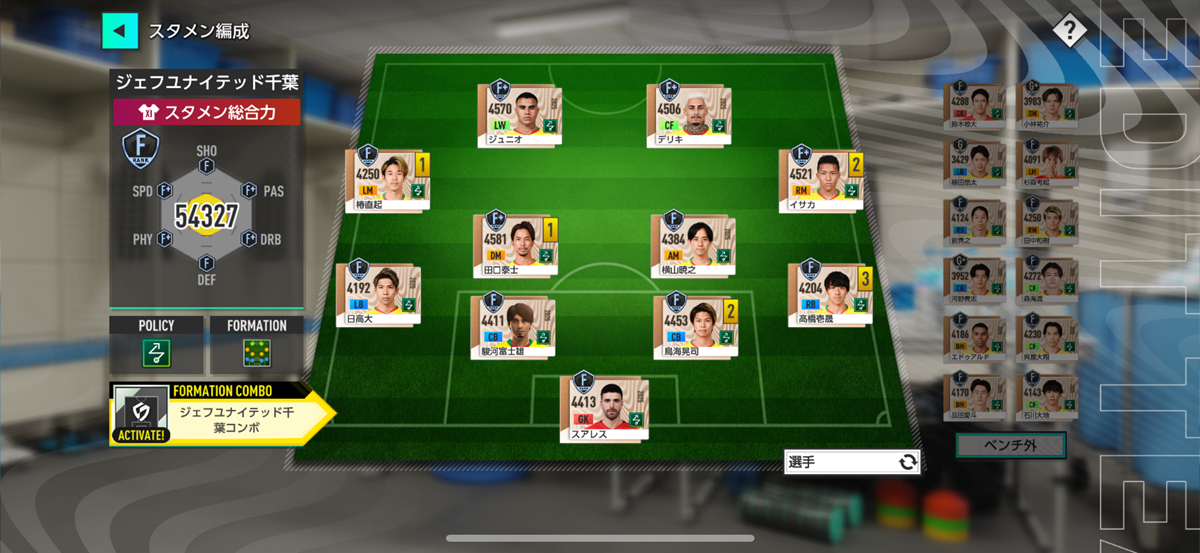This screenshot has width=1200, height=553.
Task: Go back using the green arrow button
Action: [x=120, y=30]
